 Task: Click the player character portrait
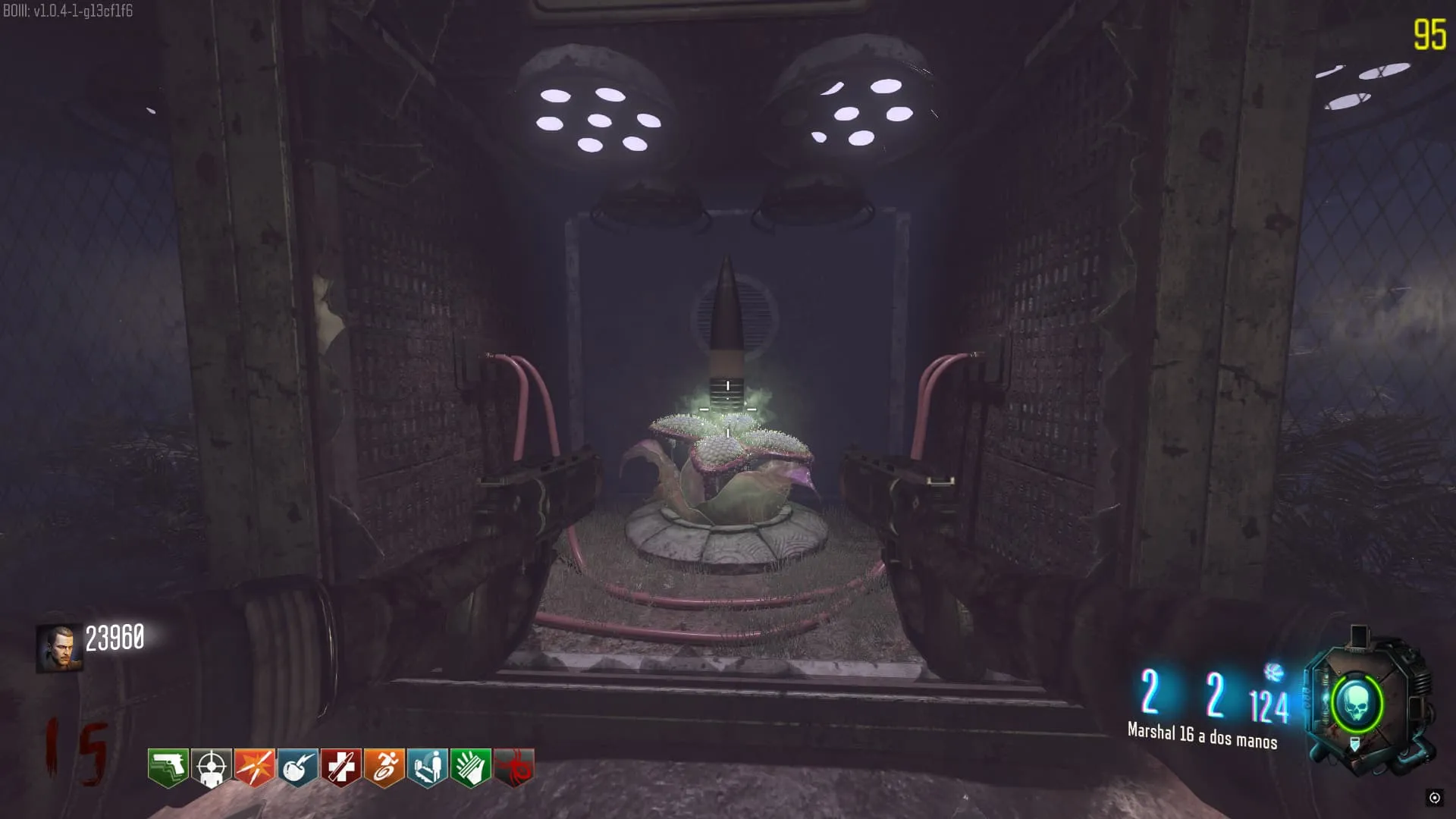(x=58, y=648)
